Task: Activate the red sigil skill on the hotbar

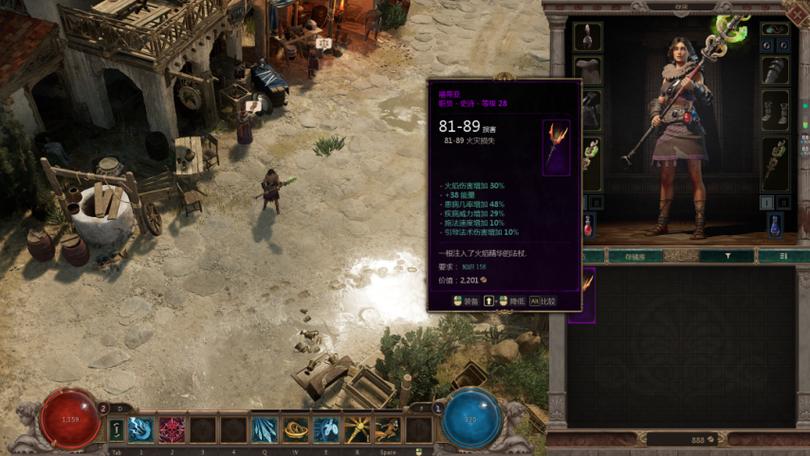Action: pyautogui.click(x=172, y=430)
